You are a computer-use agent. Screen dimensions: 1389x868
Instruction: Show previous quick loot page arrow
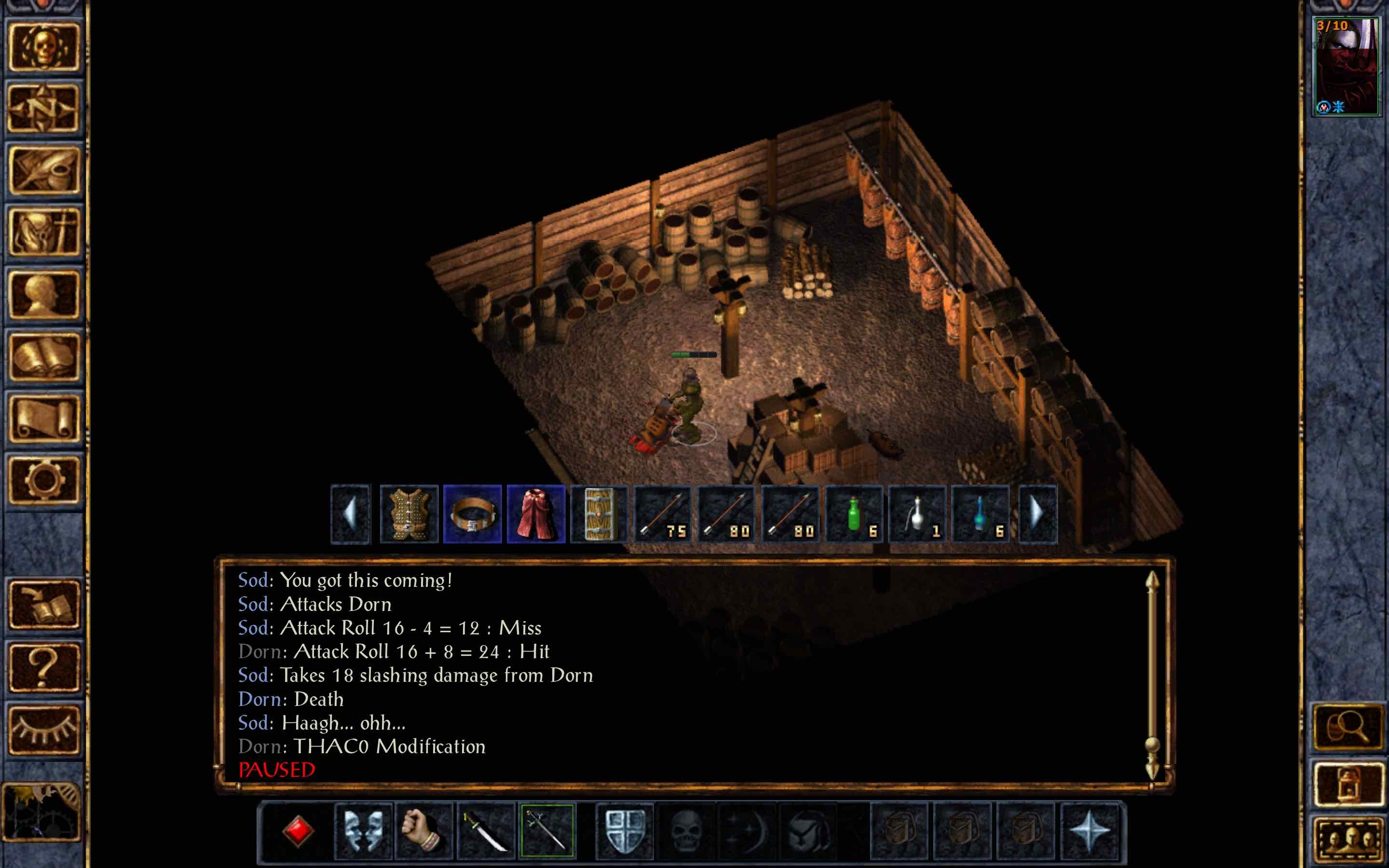(350, 515)
